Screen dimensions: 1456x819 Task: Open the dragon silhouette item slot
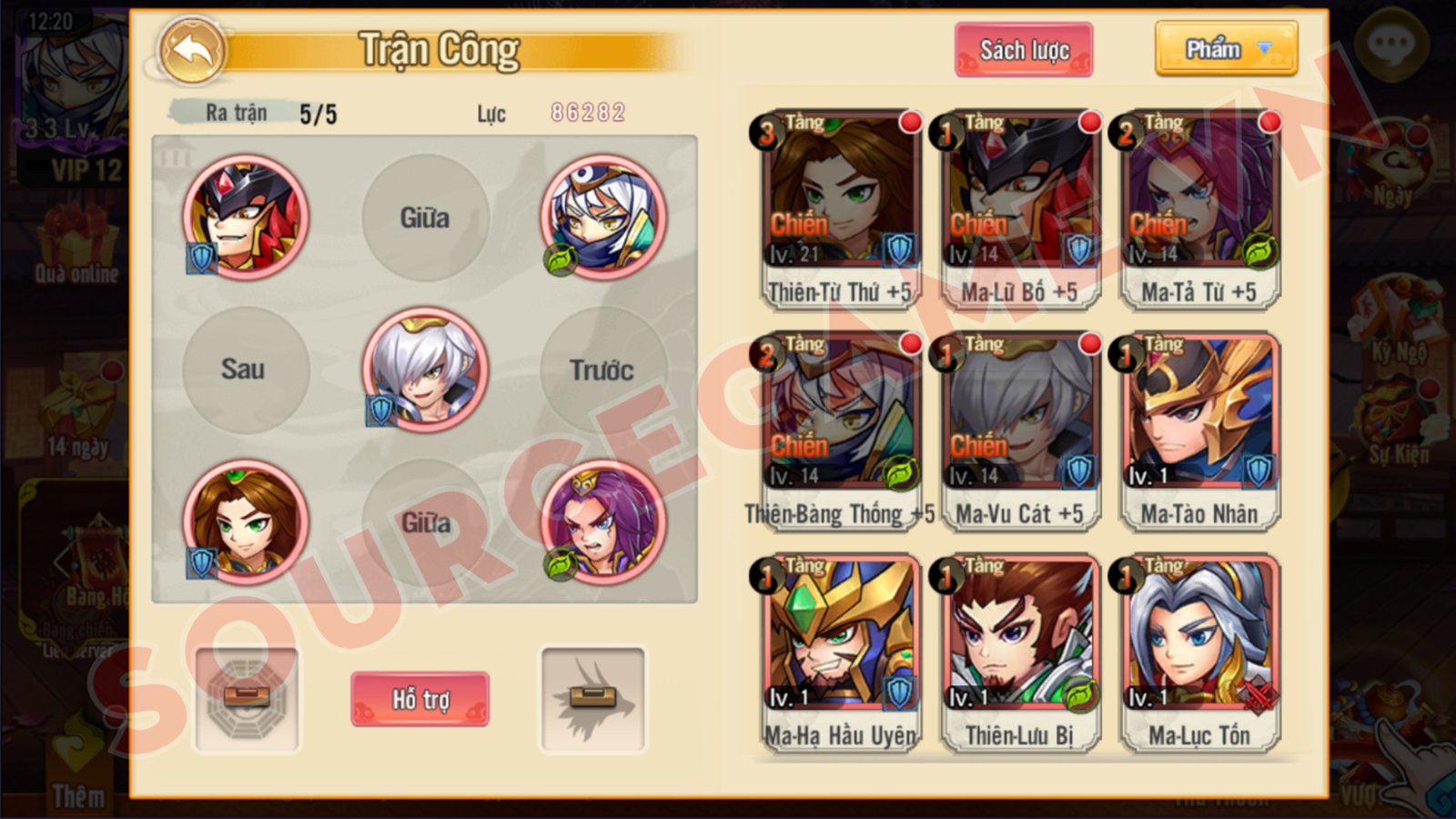coord(593,699)
